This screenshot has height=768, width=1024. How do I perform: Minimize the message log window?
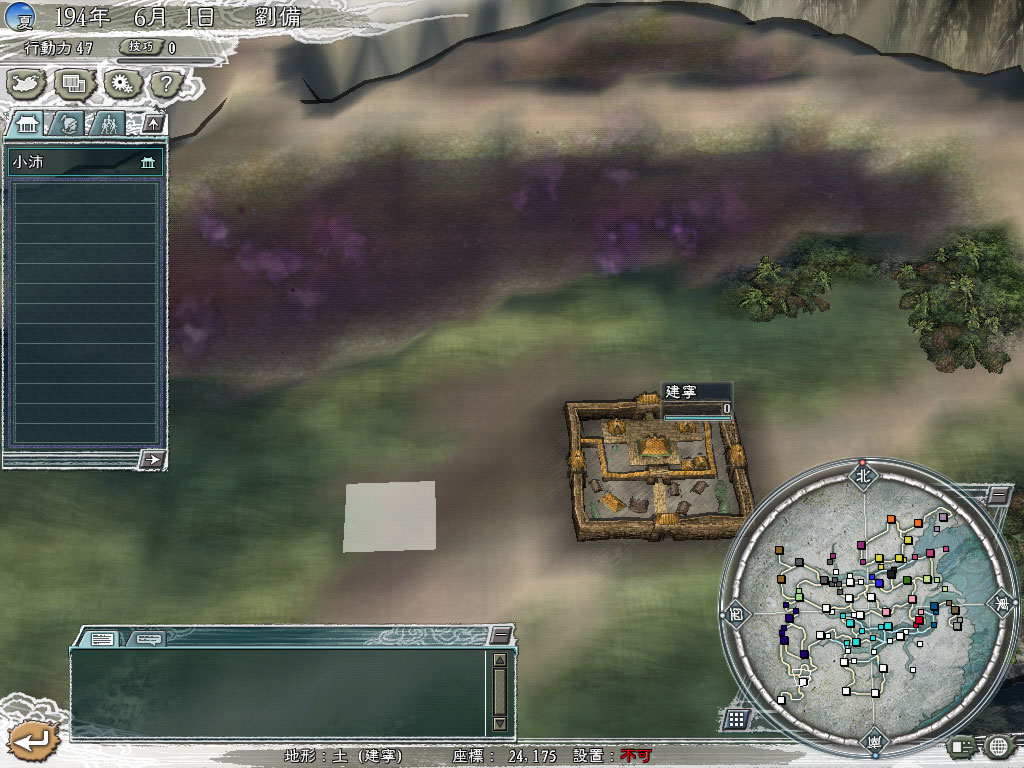(x=500, y=636)
